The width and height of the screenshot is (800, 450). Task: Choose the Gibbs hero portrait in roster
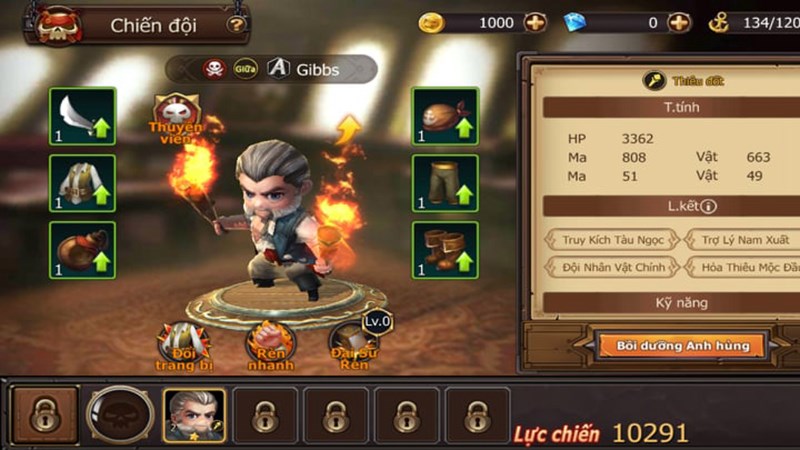click(x=194, y=414)
